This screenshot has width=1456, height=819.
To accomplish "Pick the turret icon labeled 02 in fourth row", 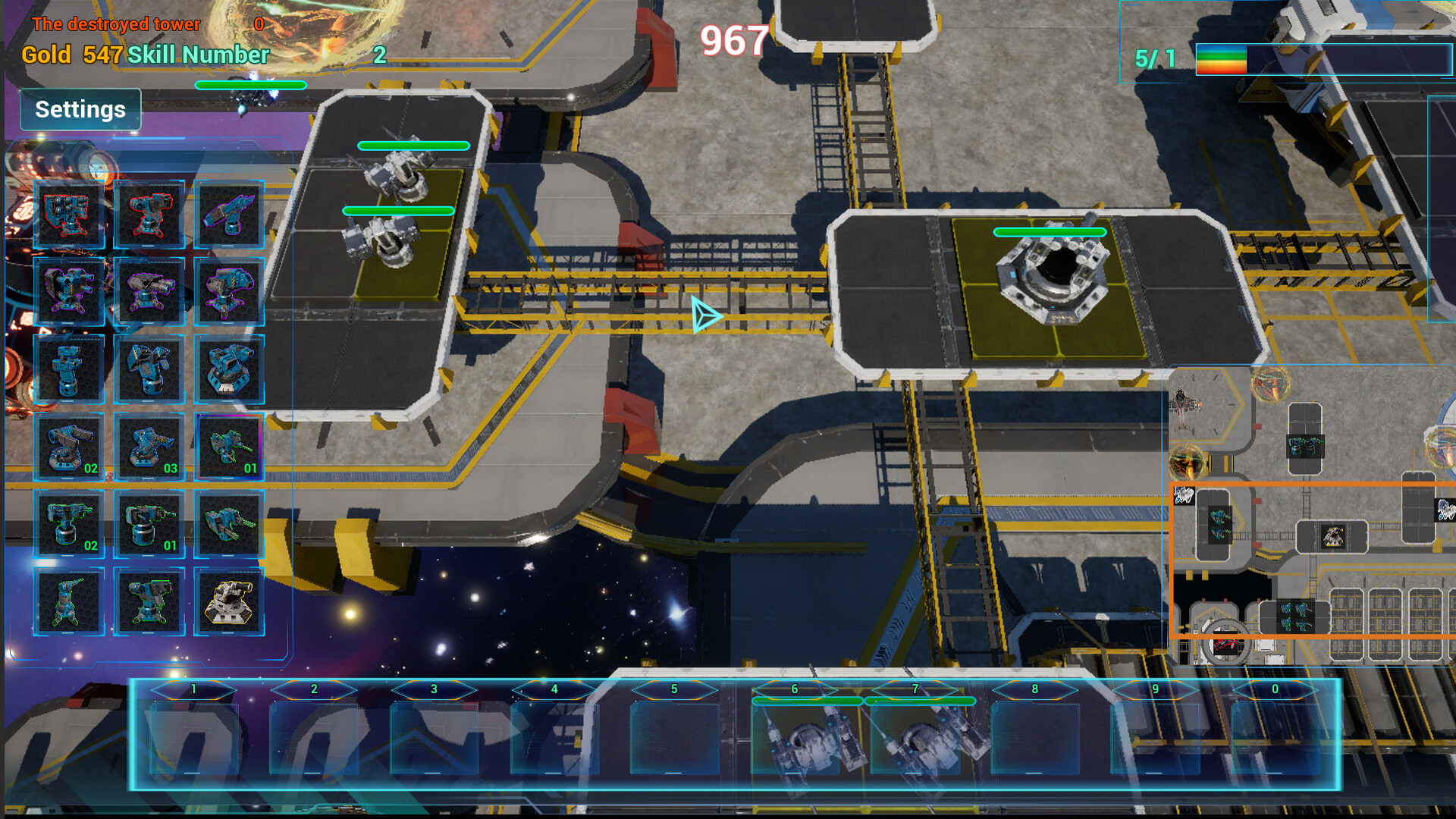I will (68, 447).
